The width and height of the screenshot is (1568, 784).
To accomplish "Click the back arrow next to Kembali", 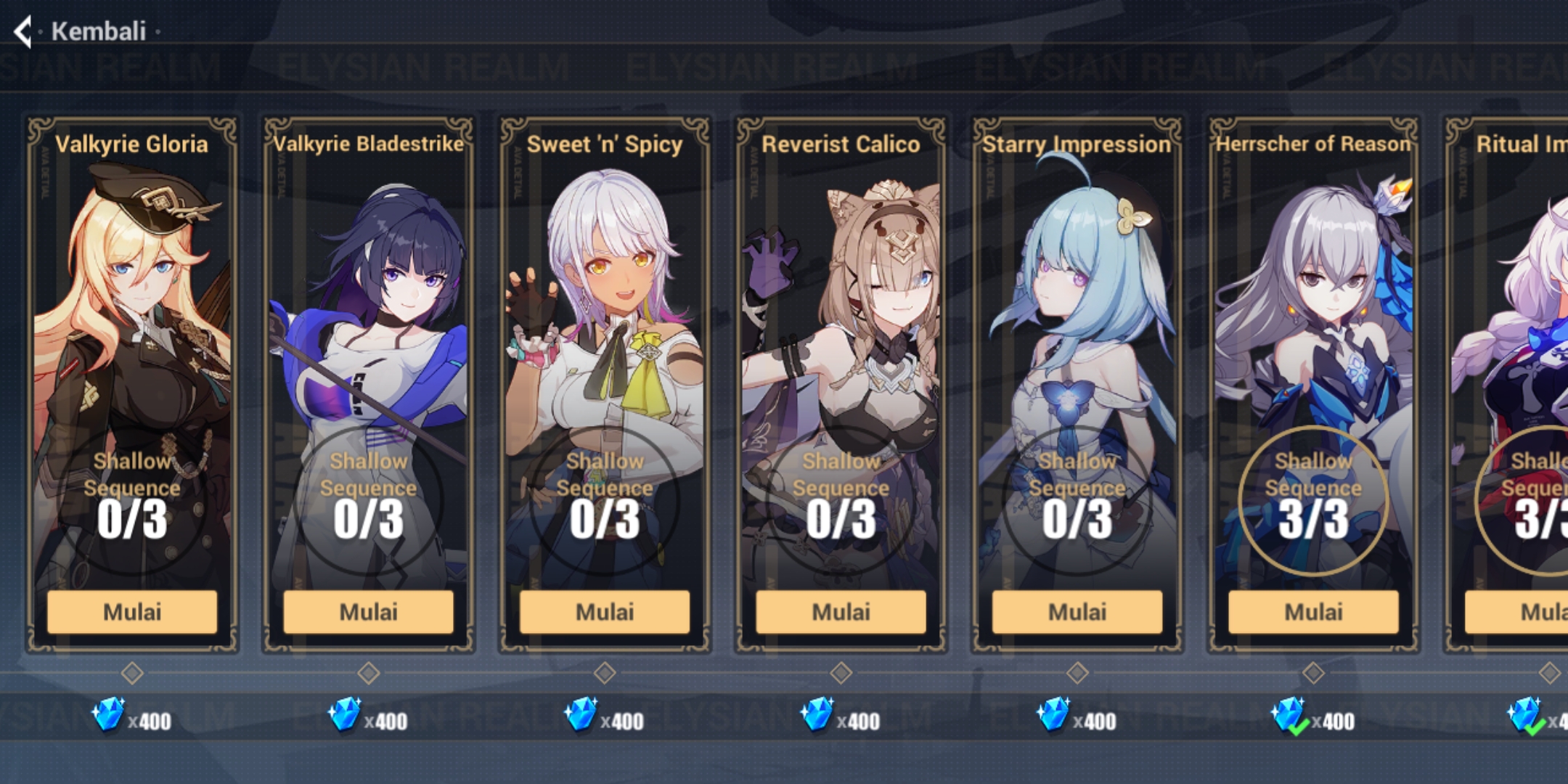I will [24, 32].
